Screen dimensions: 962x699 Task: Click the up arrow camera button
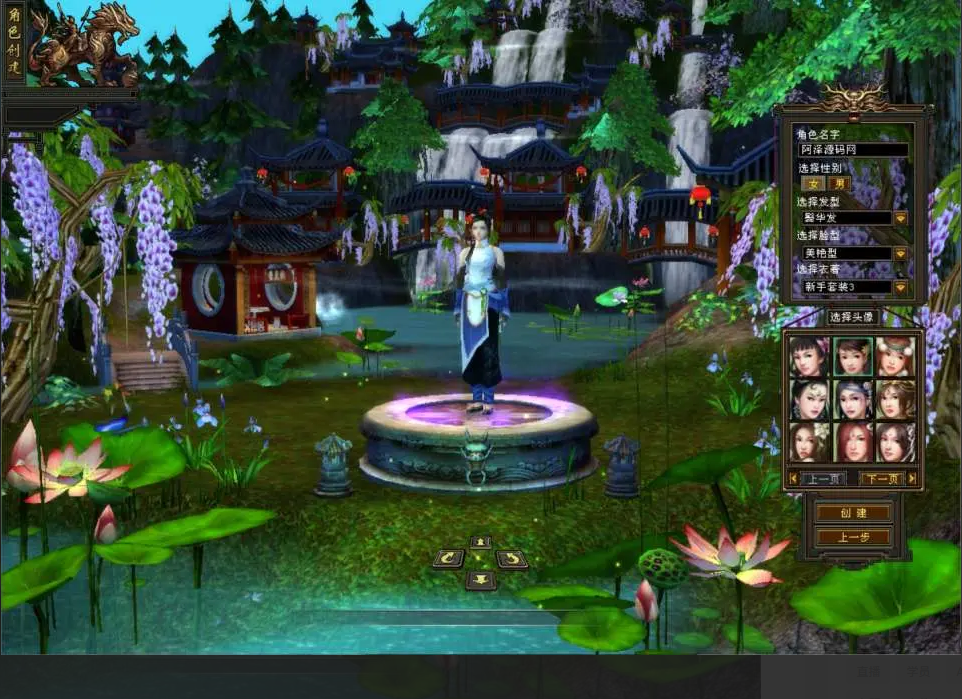[481, 542]
